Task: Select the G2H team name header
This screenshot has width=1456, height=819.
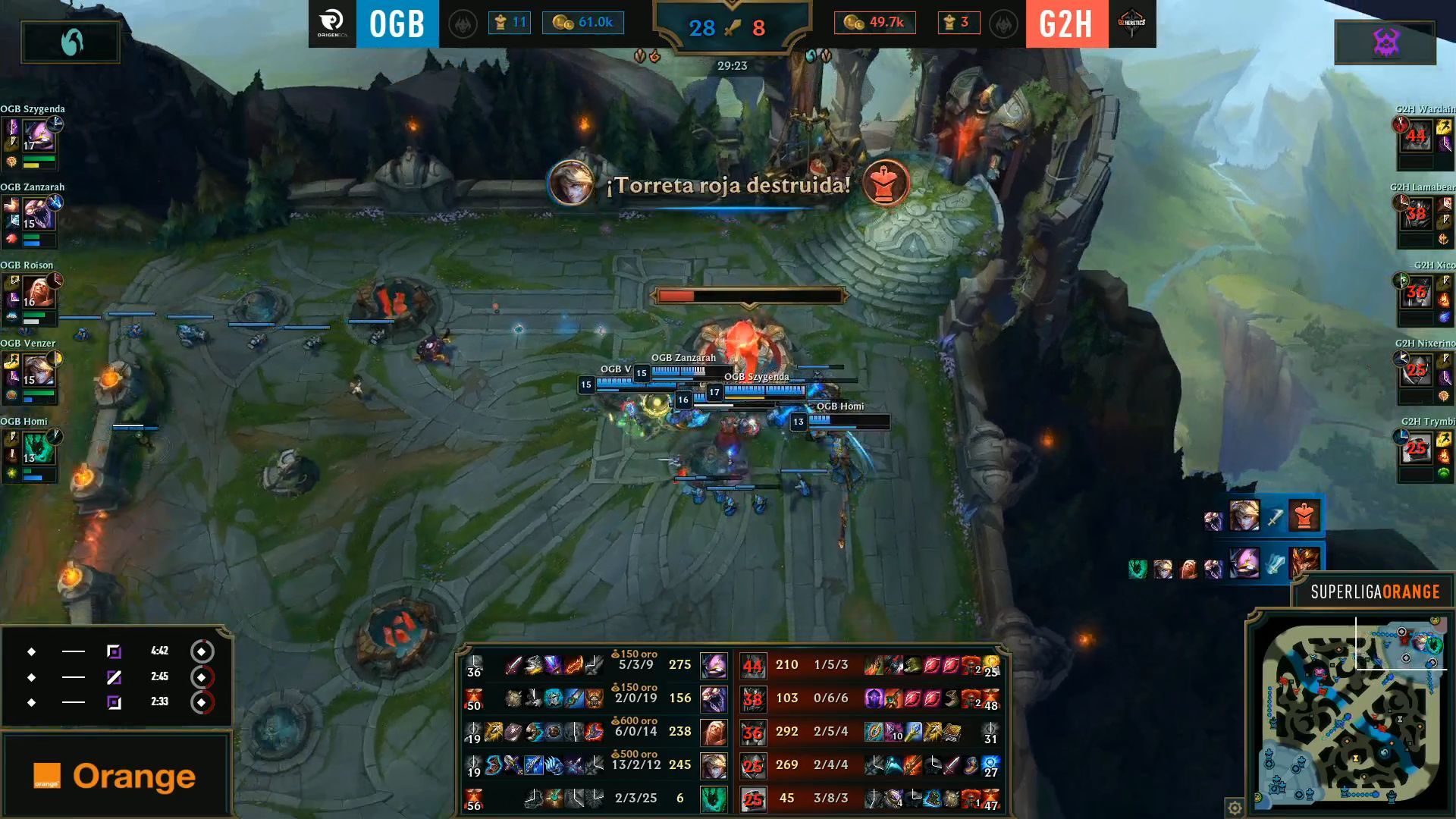Action: (x=1065, y=23)
